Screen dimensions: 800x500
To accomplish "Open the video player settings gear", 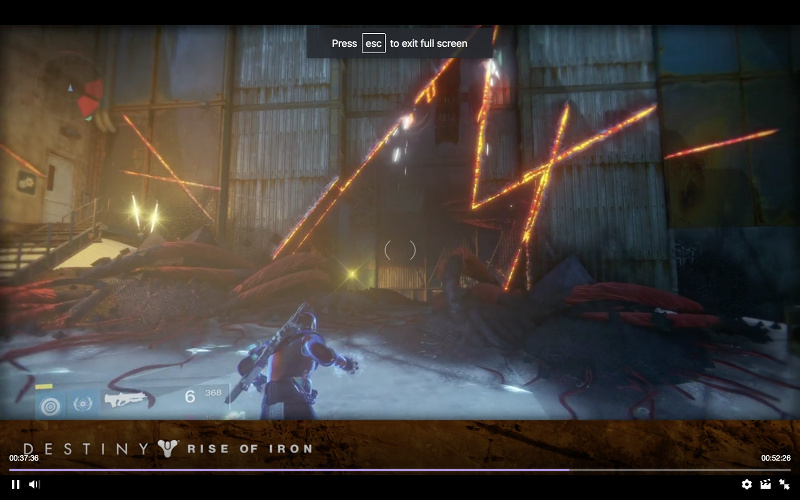I will coord(746,484).
